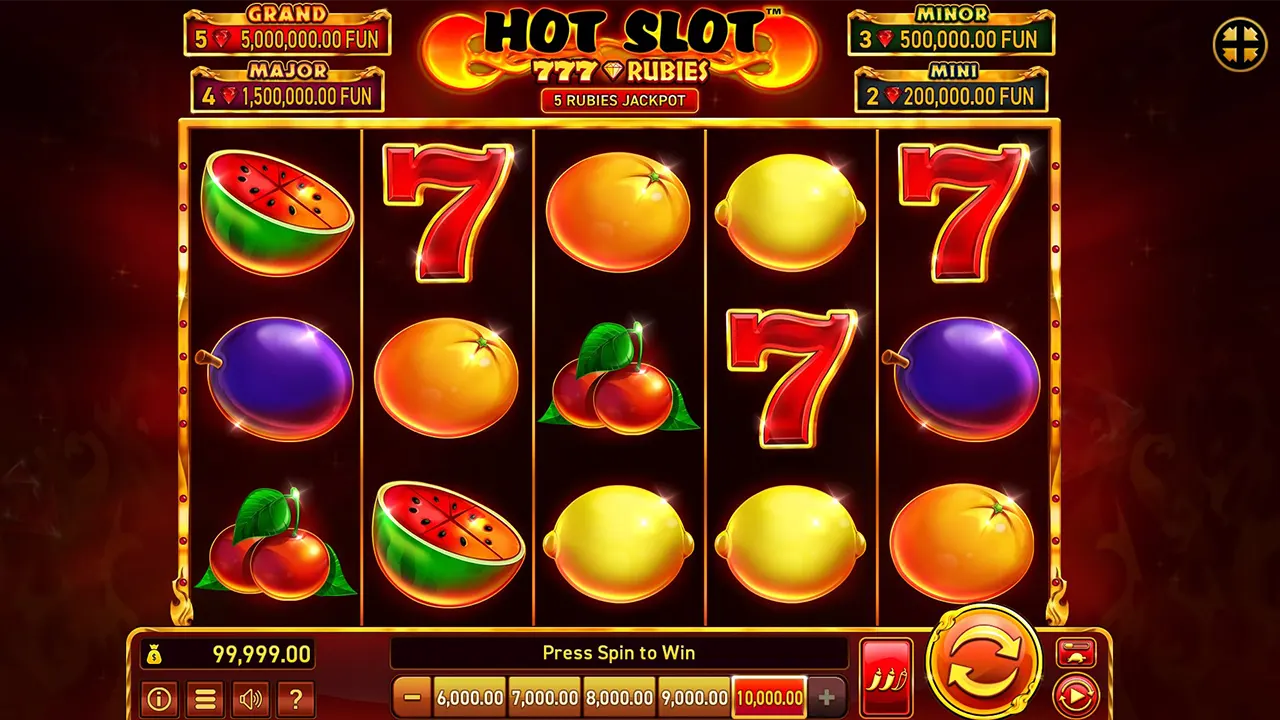Toggle fullscreen with the gold corner icon
The width and height of the screenshot is (1280, 720).
(1239, 44)
